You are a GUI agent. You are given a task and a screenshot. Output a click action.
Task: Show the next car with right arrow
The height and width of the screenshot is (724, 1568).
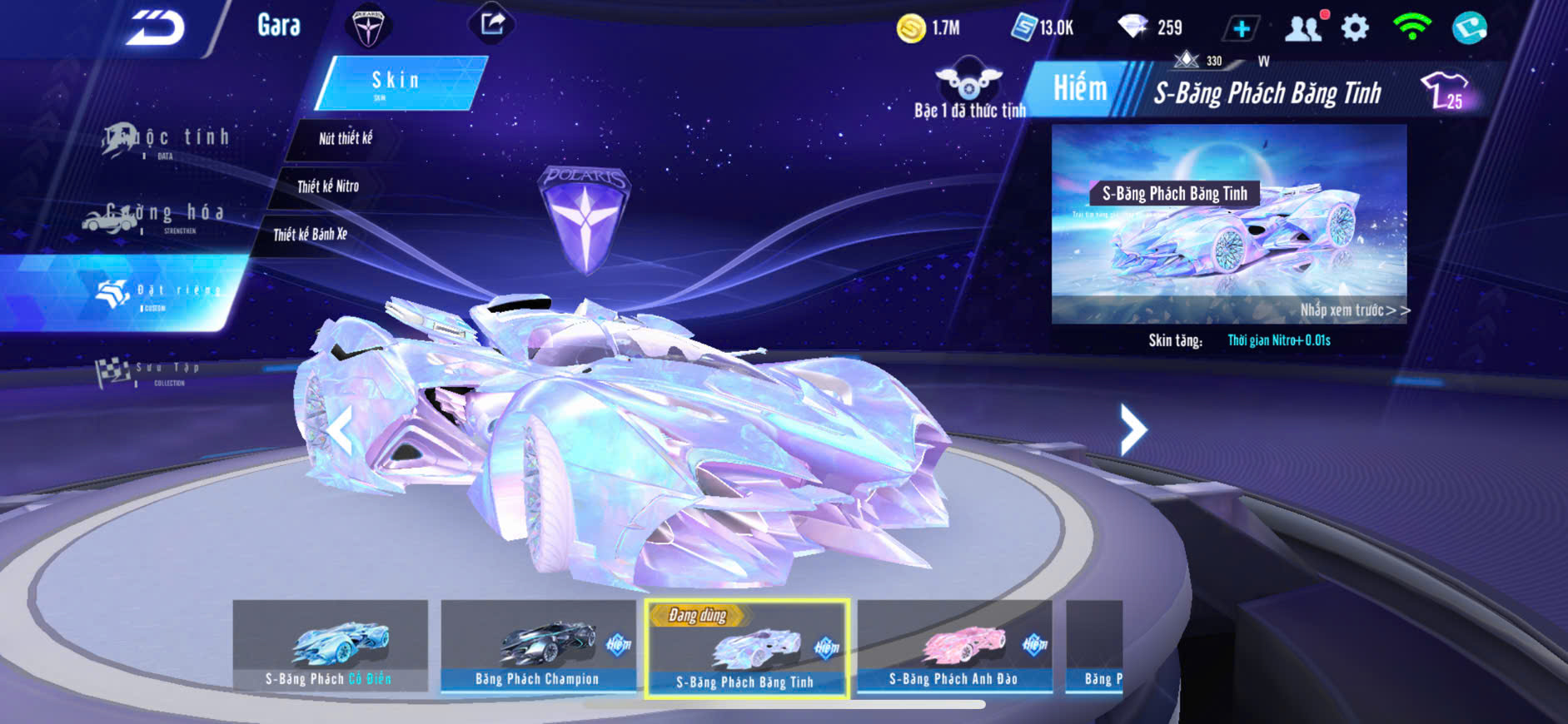1132,429
